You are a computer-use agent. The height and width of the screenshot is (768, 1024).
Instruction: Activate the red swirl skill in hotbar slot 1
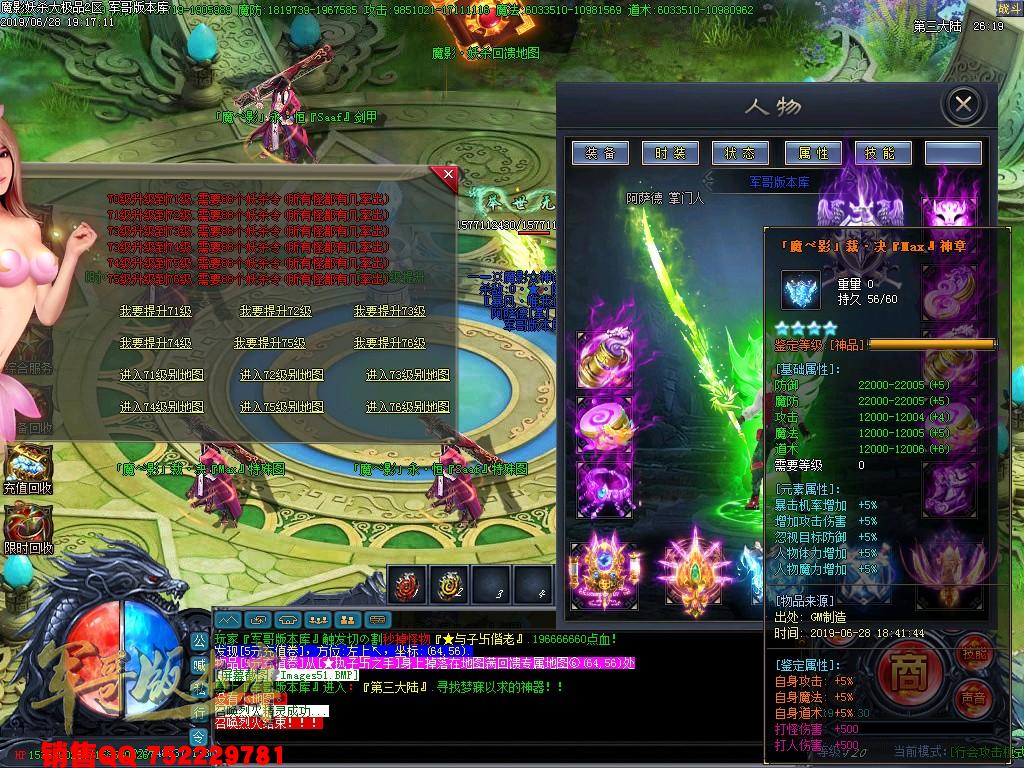point(407,585)
